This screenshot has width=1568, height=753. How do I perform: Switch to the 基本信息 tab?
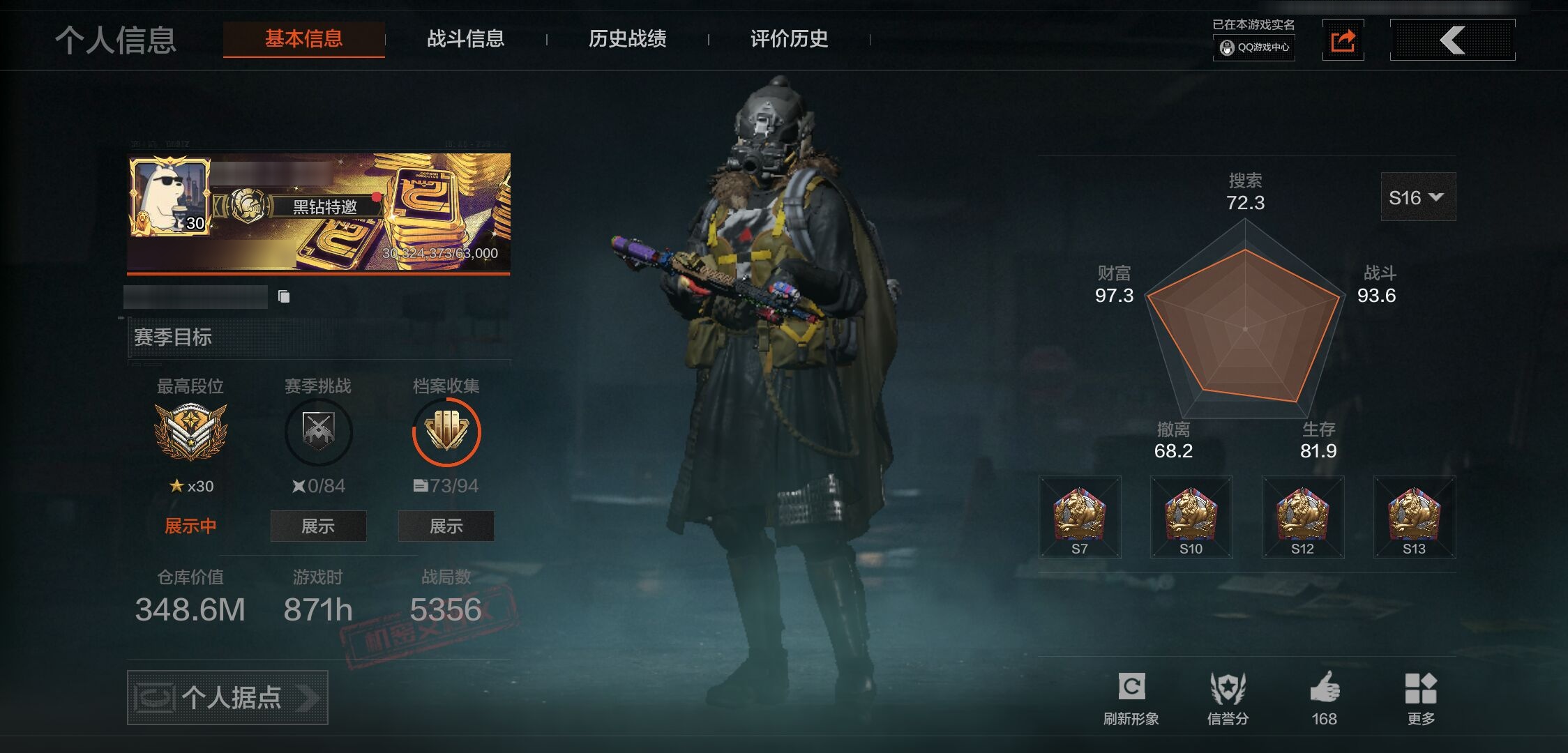coord(303,39)
